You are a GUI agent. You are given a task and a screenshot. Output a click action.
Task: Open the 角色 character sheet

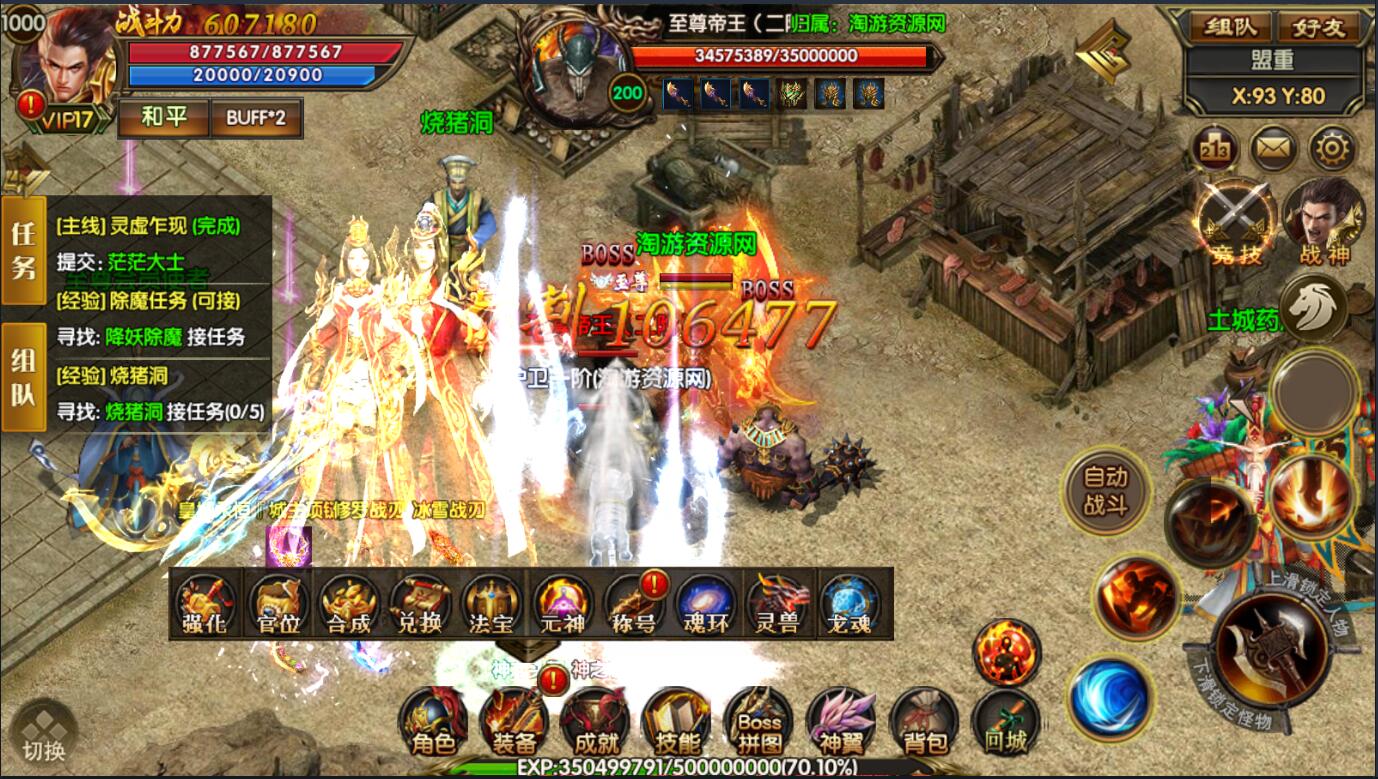pyautogui.click(x=432, y=722)
